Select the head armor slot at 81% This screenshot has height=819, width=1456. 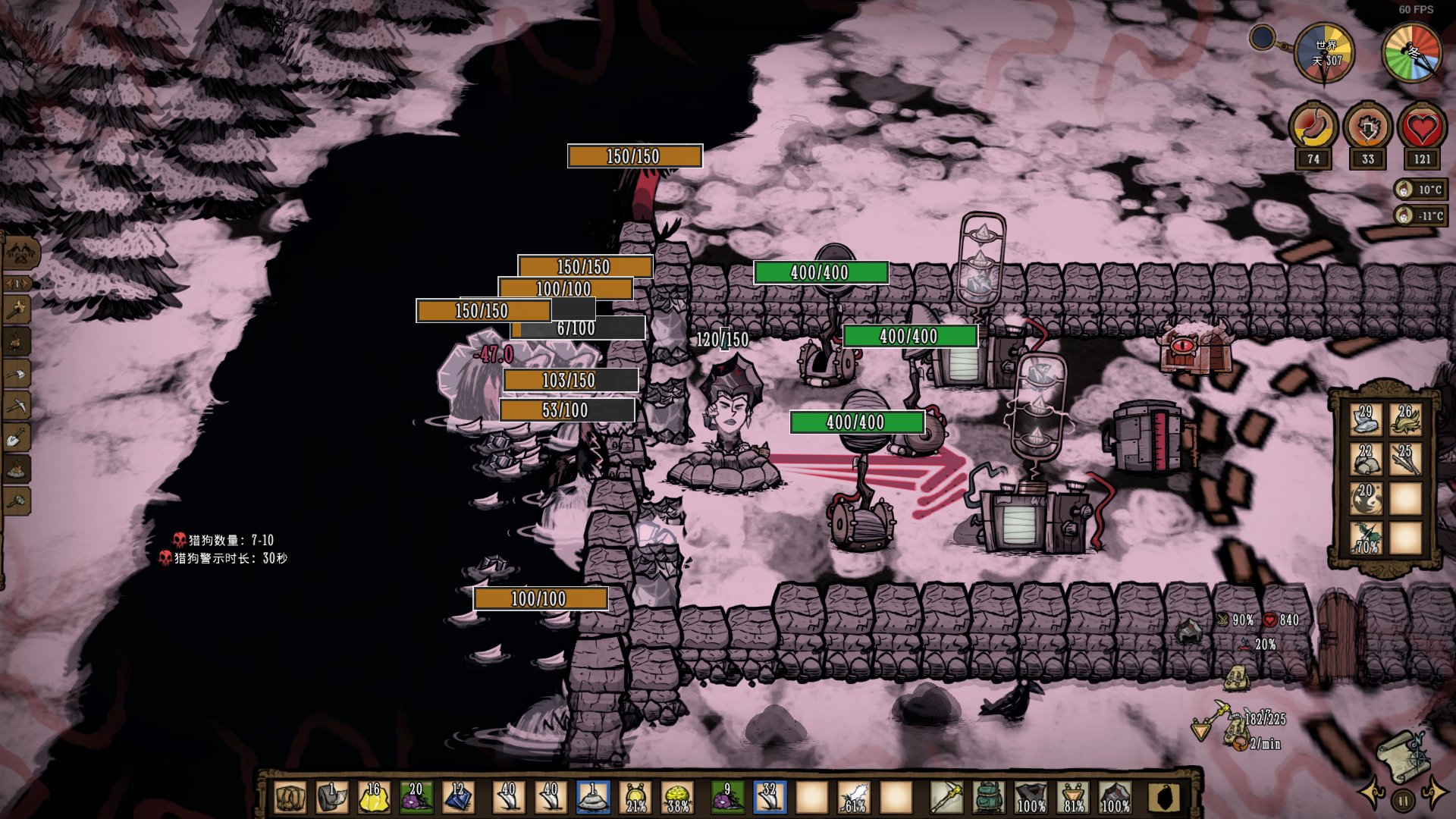pos(1073,798)
